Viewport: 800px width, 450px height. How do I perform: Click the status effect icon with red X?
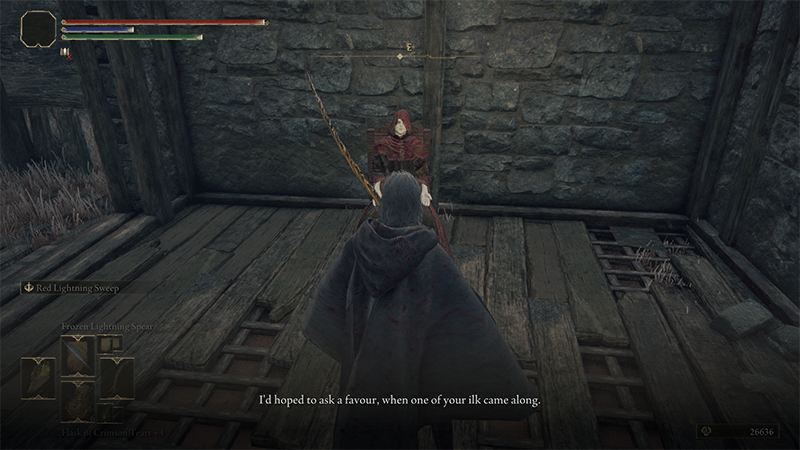[x=66, y=52]
